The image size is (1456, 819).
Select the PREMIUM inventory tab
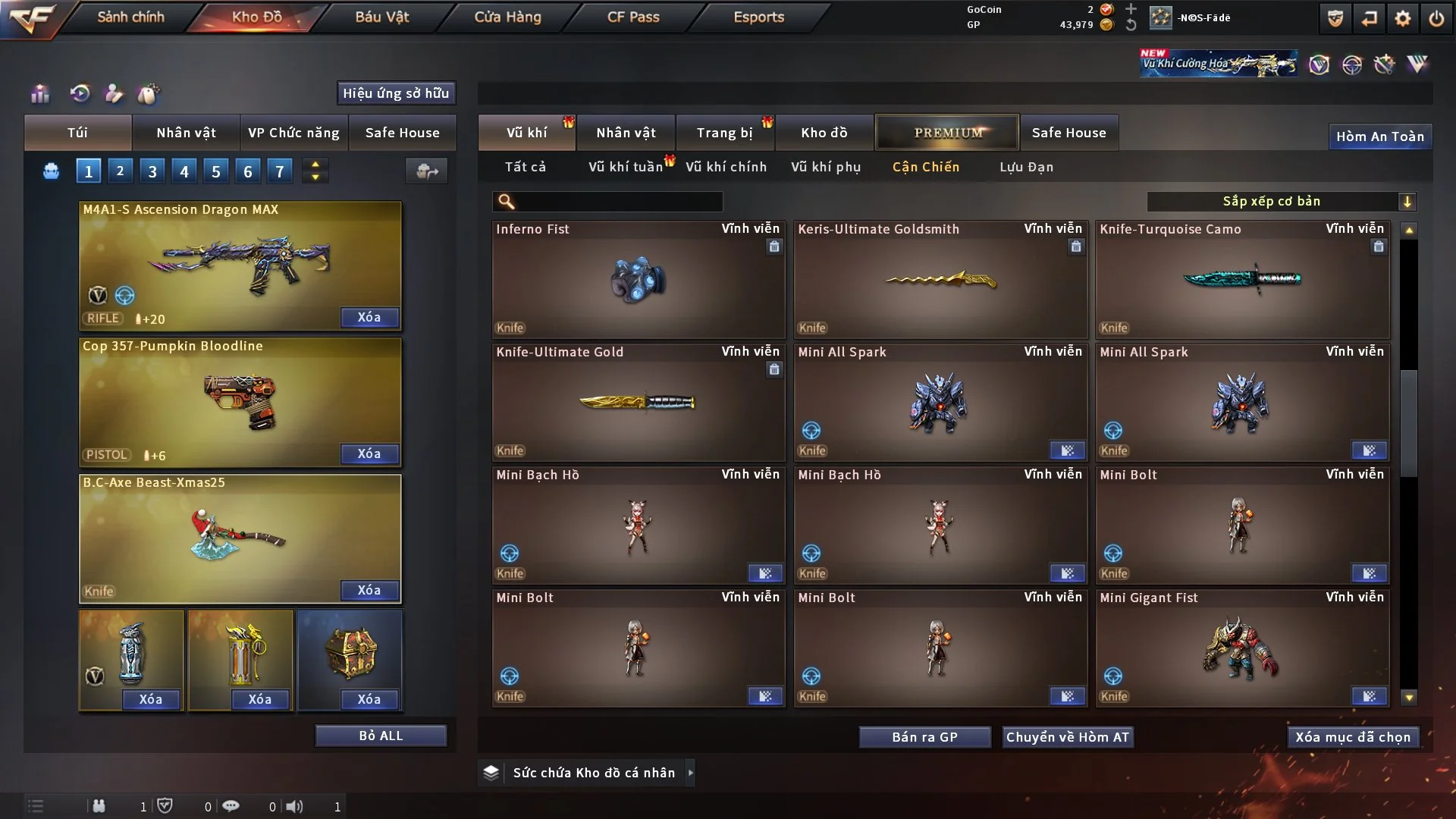[947, 133]
